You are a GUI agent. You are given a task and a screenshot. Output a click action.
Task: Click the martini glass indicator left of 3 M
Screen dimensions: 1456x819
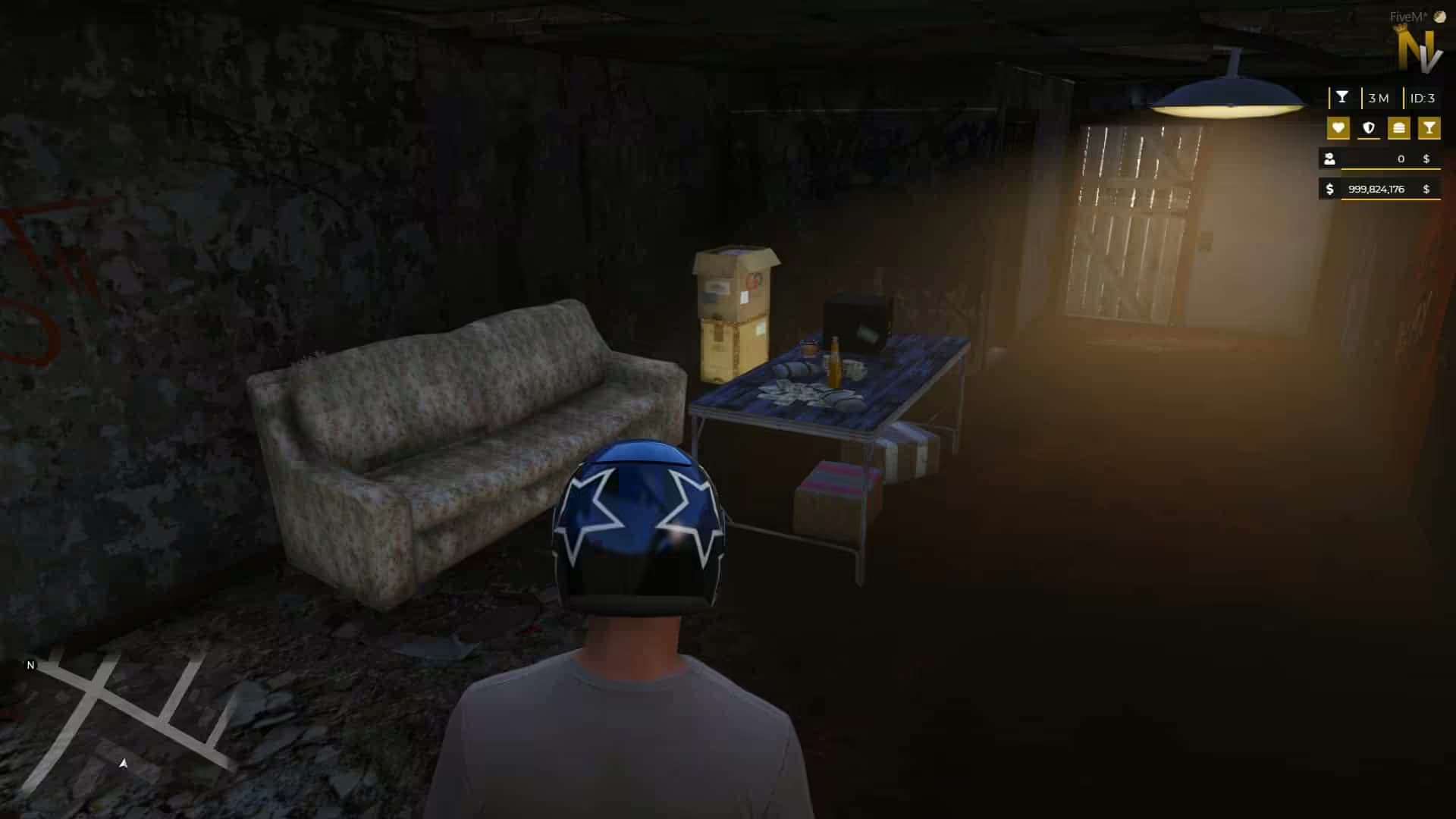point(1342,97)
